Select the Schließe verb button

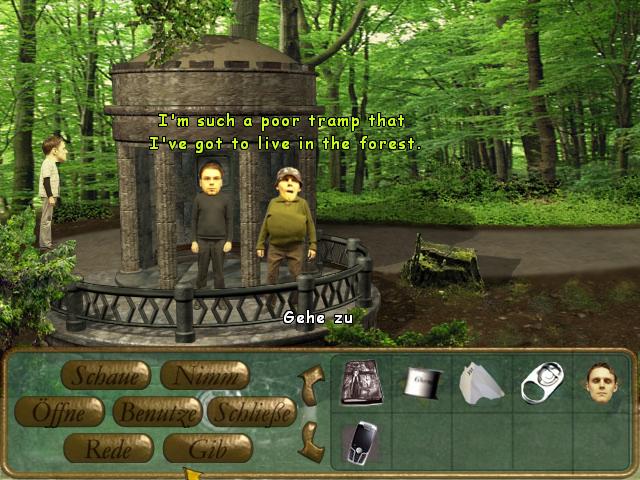254,411
